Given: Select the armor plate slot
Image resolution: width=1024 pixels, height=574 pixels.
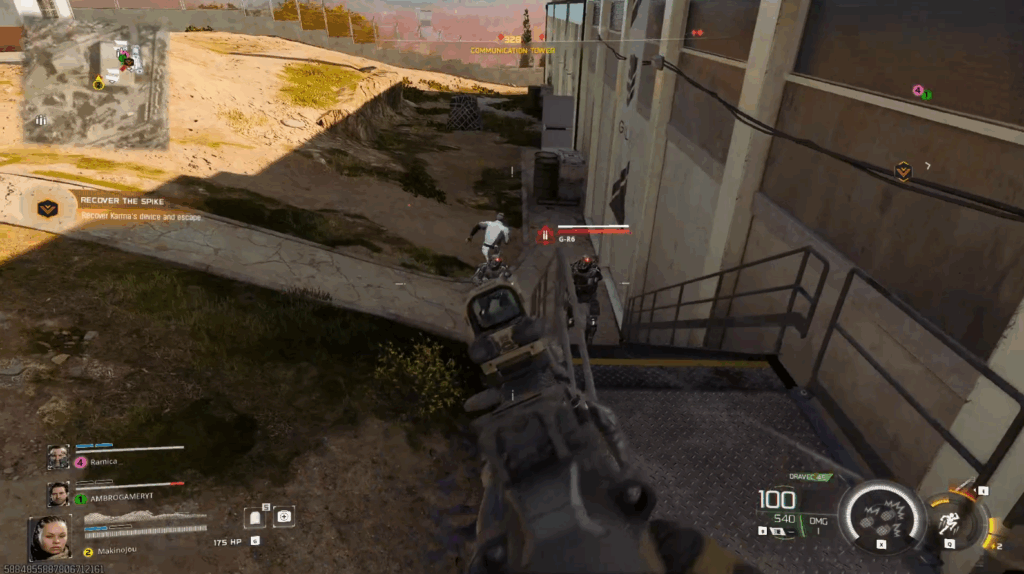Looking at the screenshot, I should point(254,516).
